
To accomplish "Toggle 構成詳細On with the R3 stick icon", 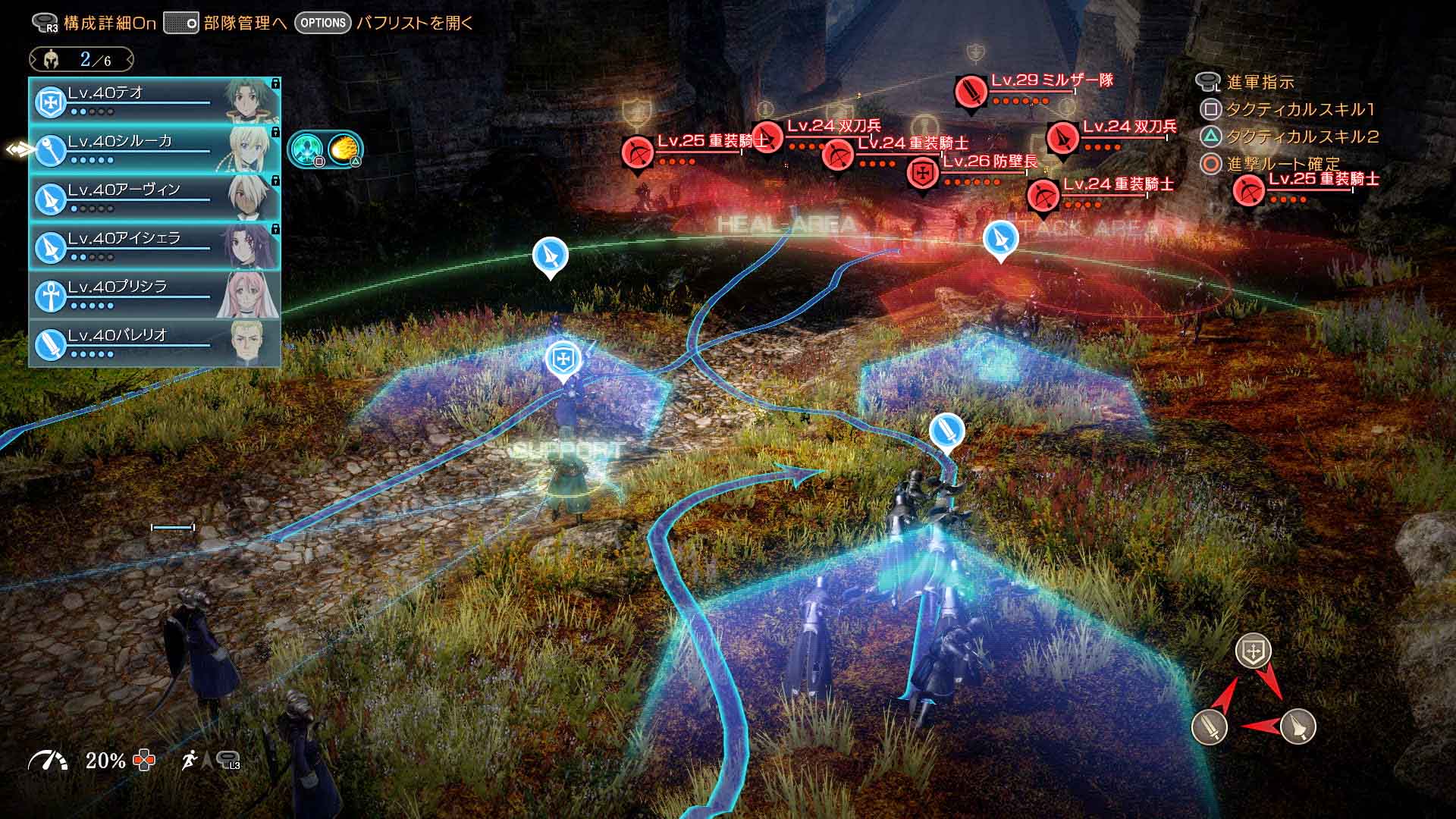I will (x=42, y=23).
